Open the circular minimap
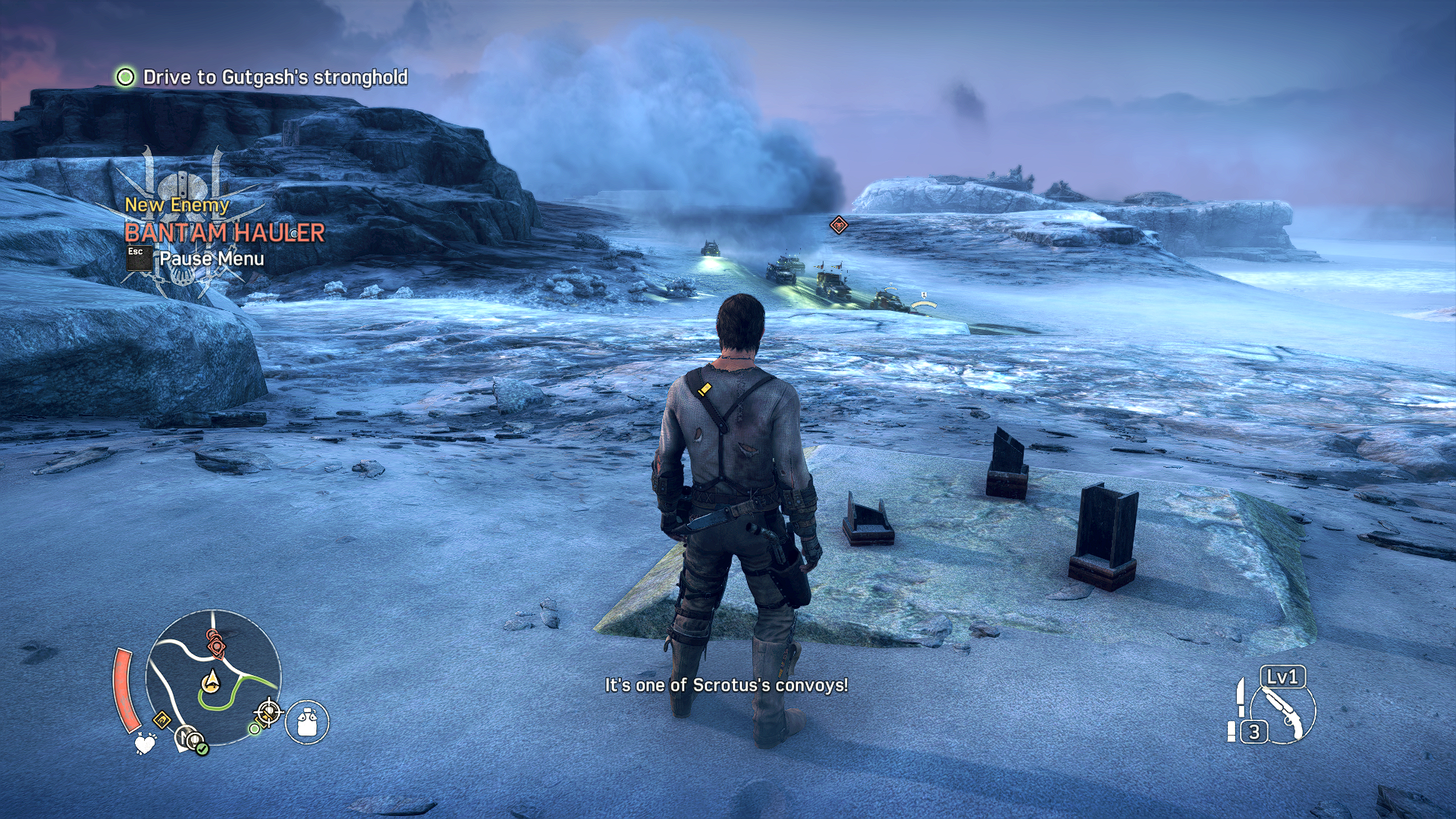Viewport: 1456px width, 819px height. (x=213, y=677)
